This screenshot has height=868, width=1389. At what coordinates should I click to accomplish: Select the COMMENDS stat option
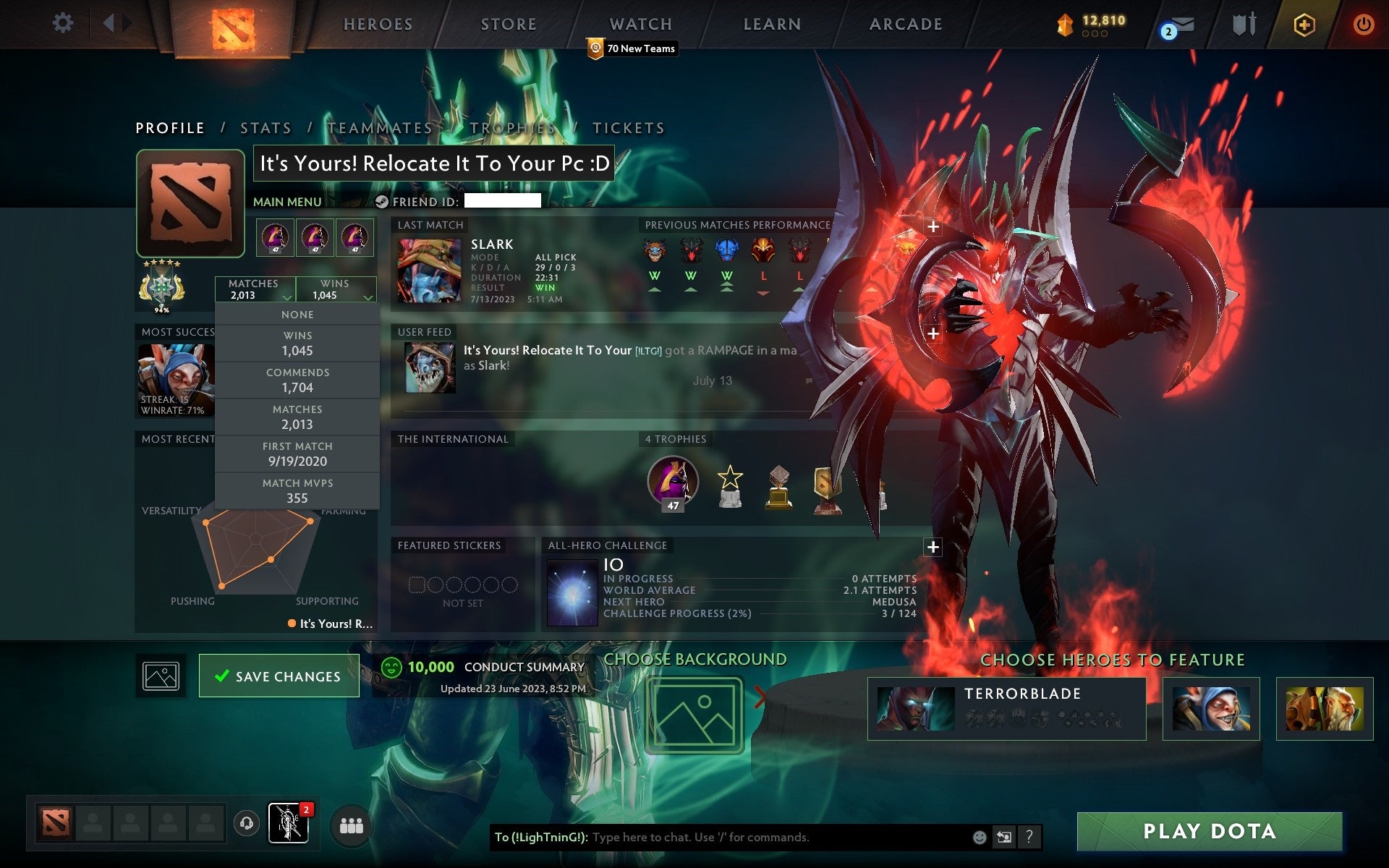298,380
